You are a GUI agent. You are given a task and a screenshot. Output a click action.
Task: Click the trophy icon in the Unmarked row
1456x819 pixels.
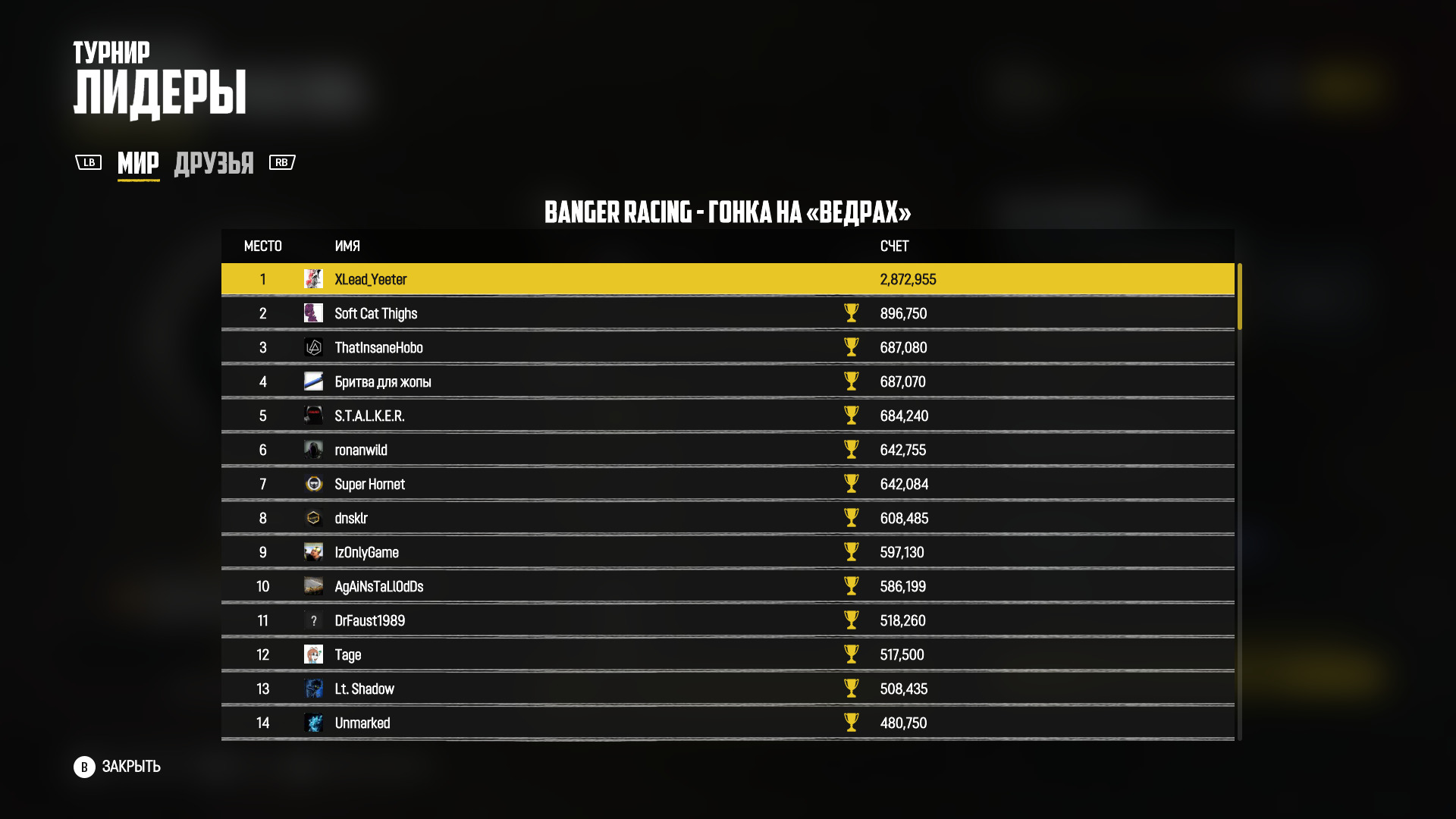[852, 723]
